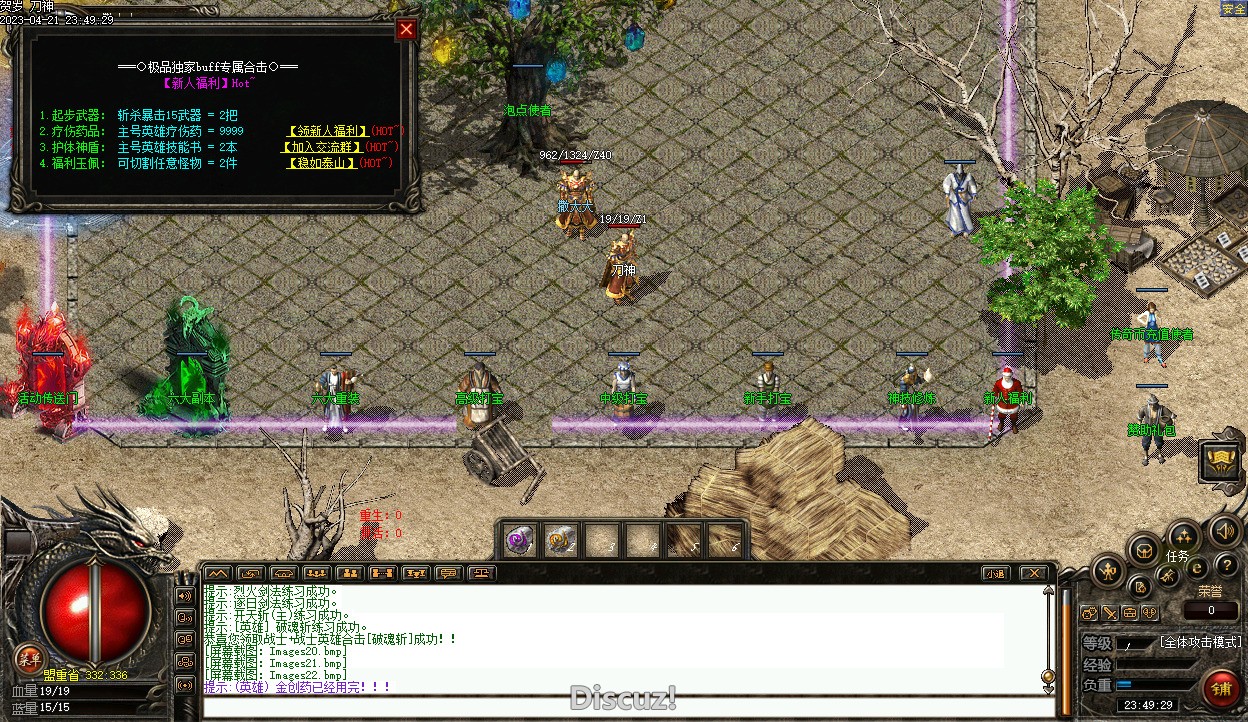Close the chat panel with its X button

(x=1034, y=574)
